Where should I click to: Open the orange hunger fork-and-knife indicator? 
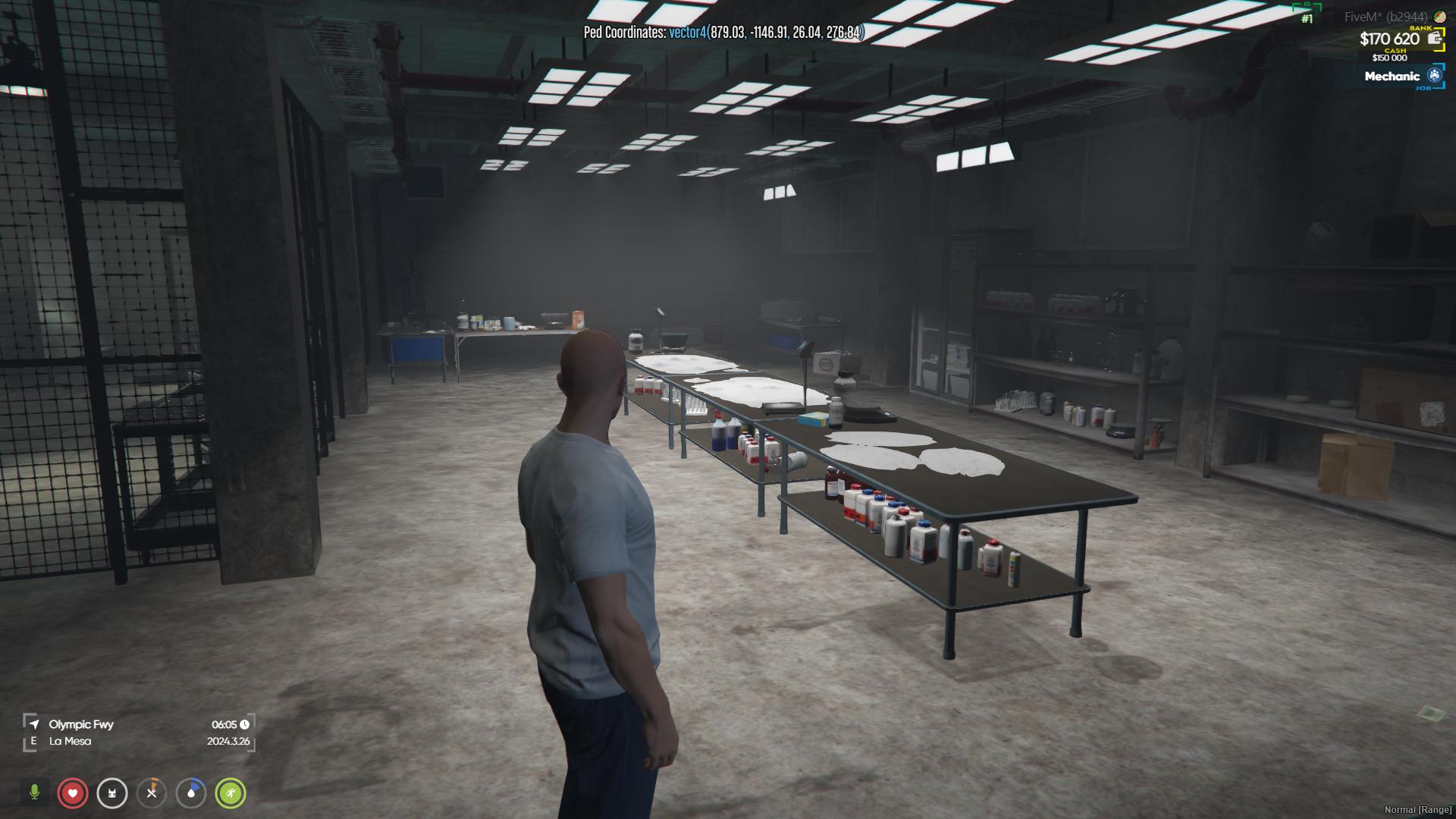tap(152, 794)
